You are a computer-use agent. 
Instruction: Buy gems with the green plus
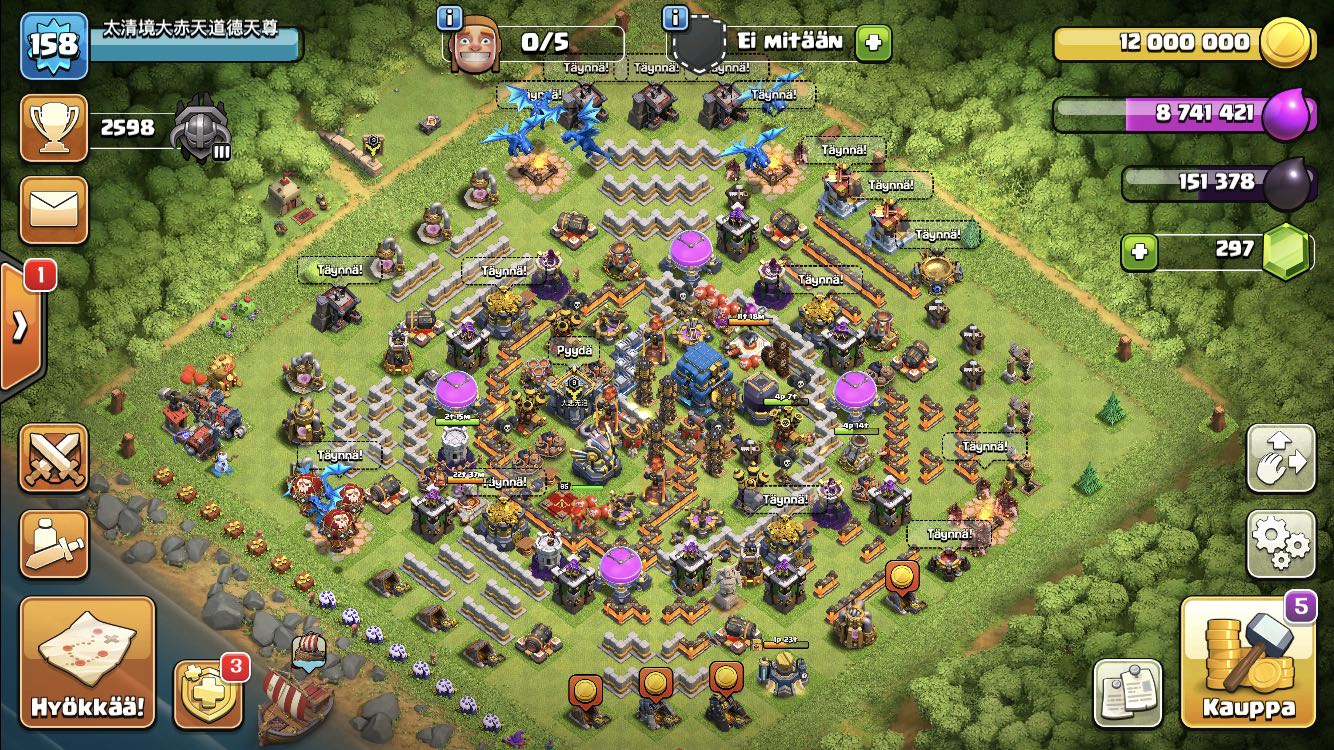click(1138, 252)
